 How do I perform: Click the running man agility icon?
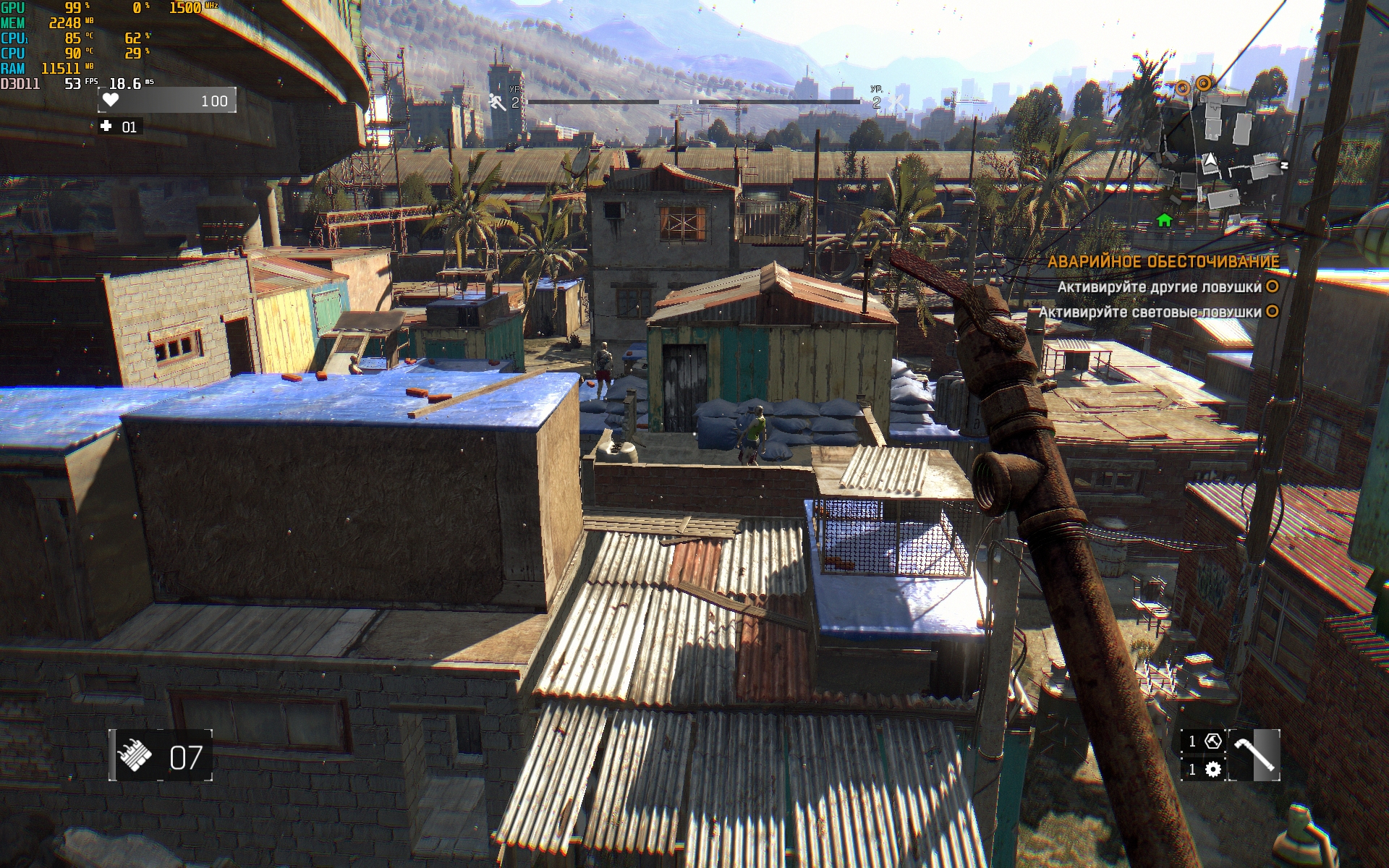pyautogui.click(x=498, y=102)
